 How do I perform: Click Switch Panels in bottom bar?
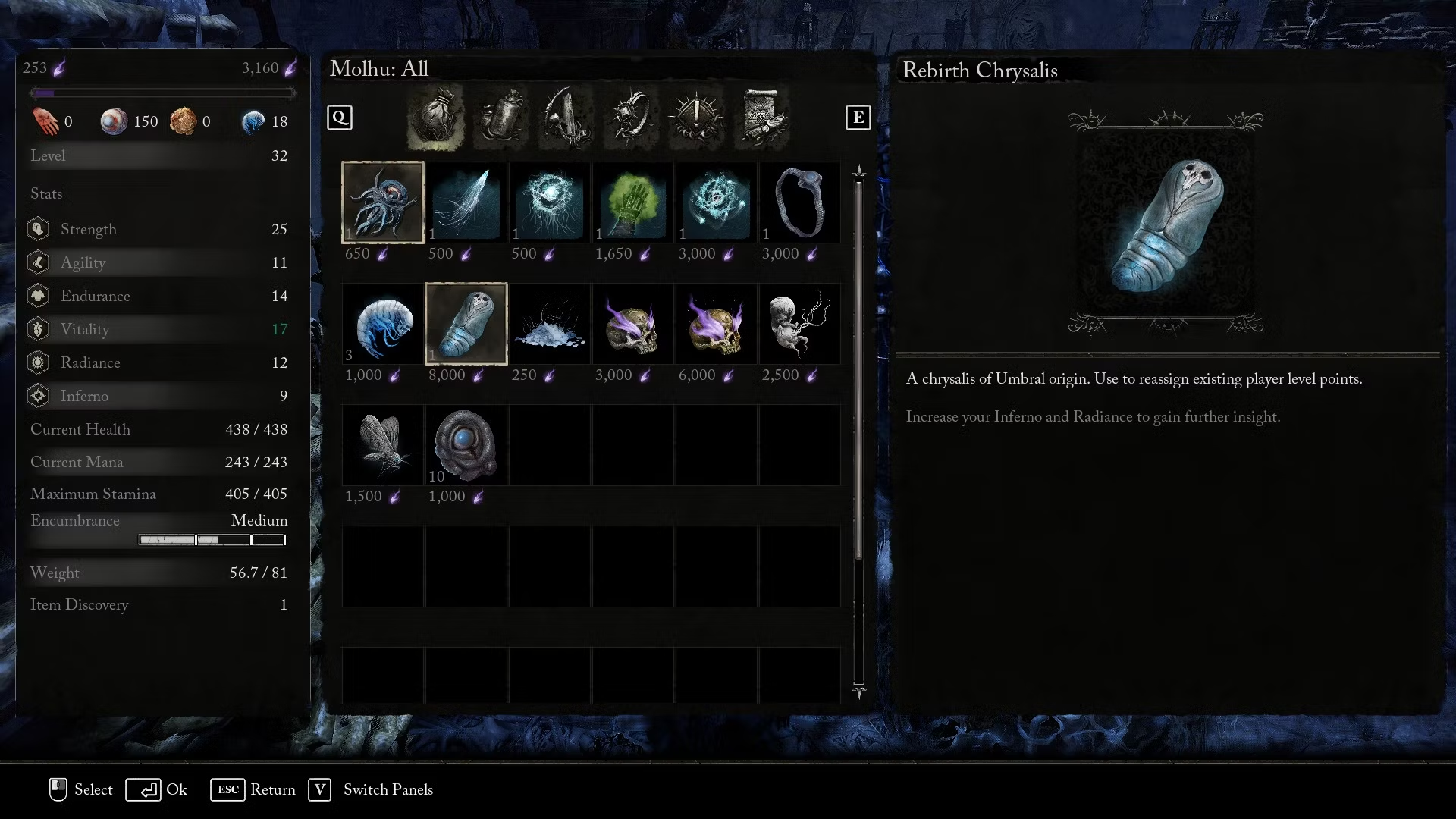pos(372,789)
